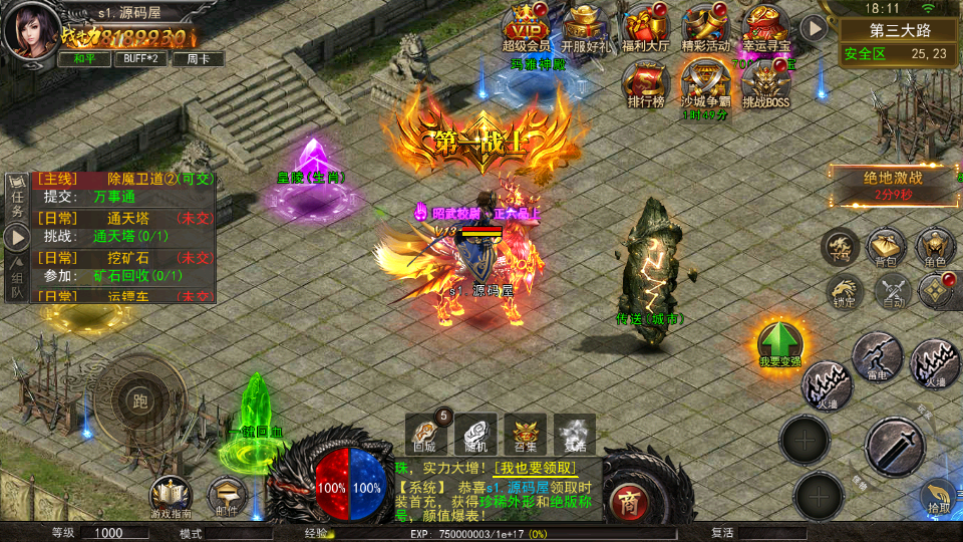Toggle 锁定 target lock
The width and height of the screenshot is (963, 542).
coord(844,291)
